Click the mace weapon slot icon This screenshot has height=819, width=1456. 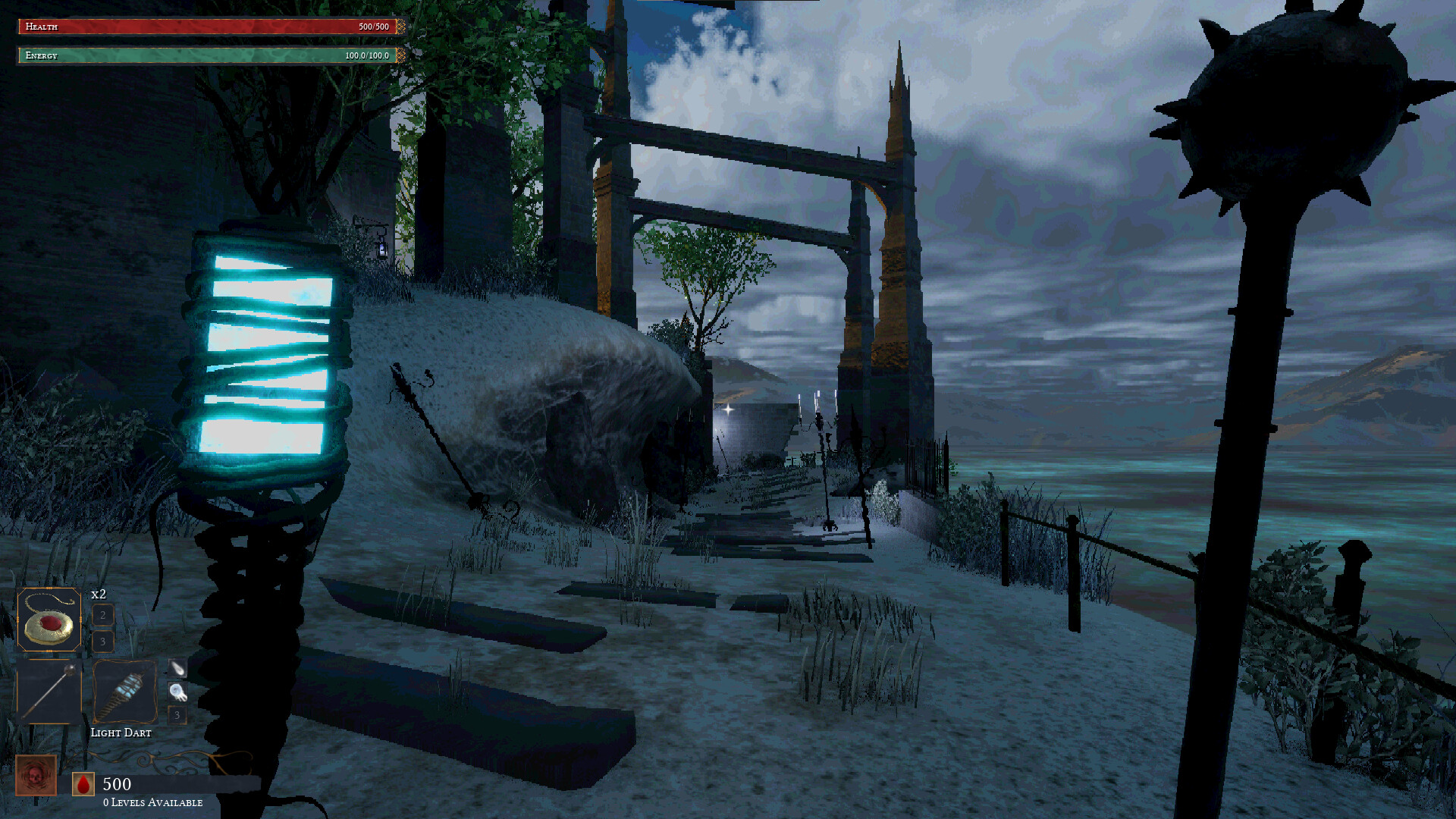[x=50, y=691]
